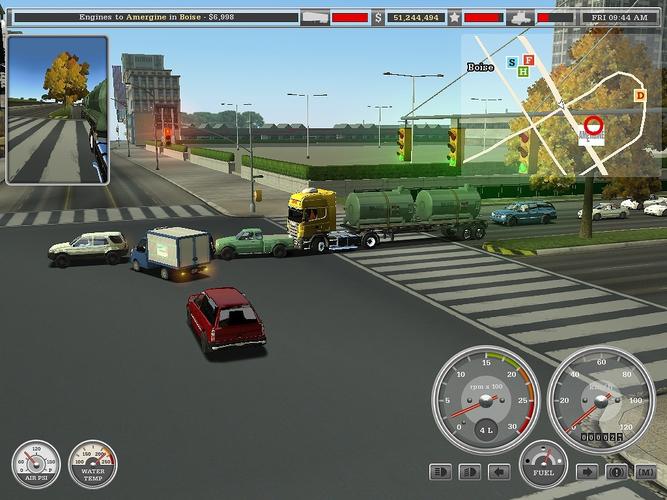Select the orange D marker on minimap
Viewport: 667px width, 500px height.
coord(640,95)
